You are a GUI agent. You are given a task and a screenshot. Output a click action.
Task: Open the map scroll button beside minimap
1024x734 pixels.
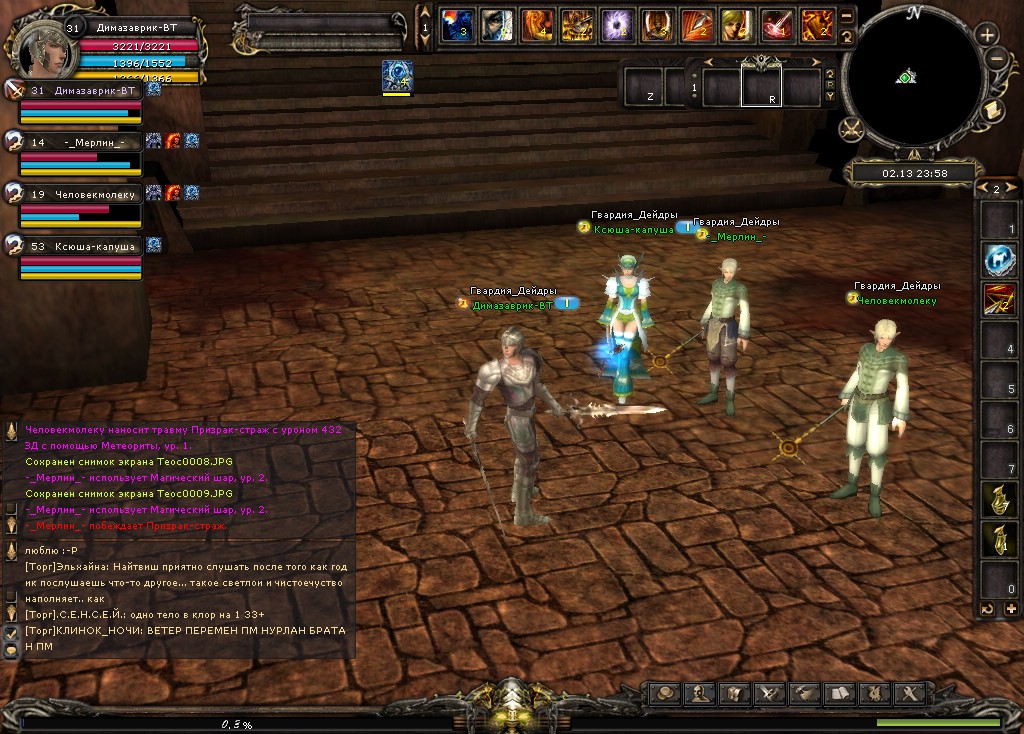(x=993, y=111)
